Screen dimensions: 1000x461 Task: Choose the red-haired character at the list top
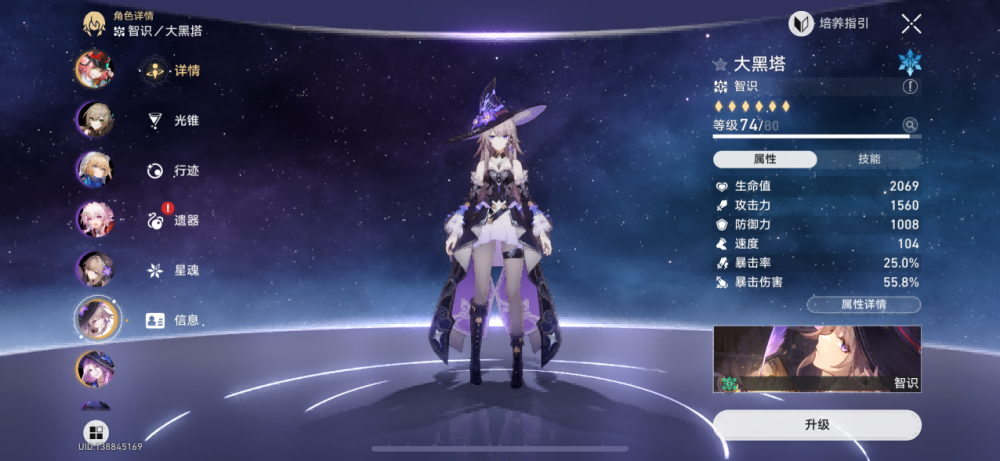[95, 70]
